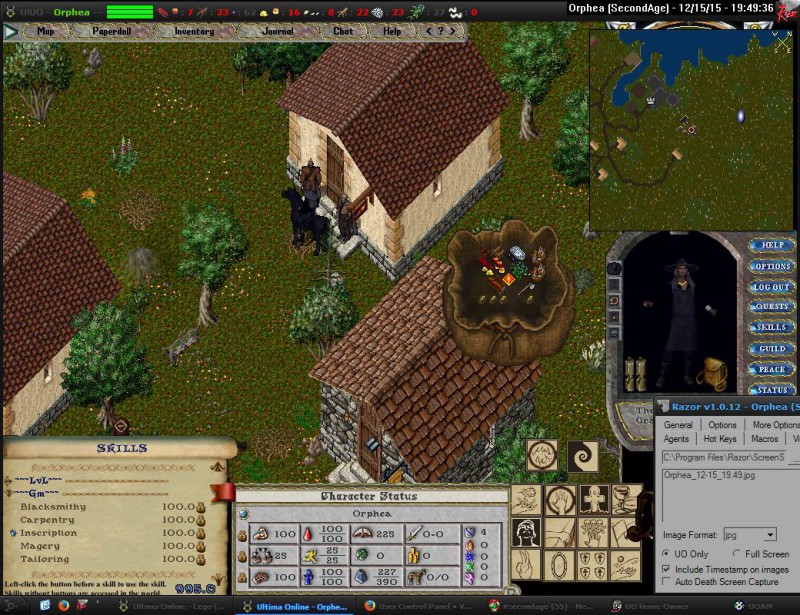Toggle the PEACE button on the paperdoll
Image resolution: width=800 pixels, height=615 pixels.
click(771, 369)
